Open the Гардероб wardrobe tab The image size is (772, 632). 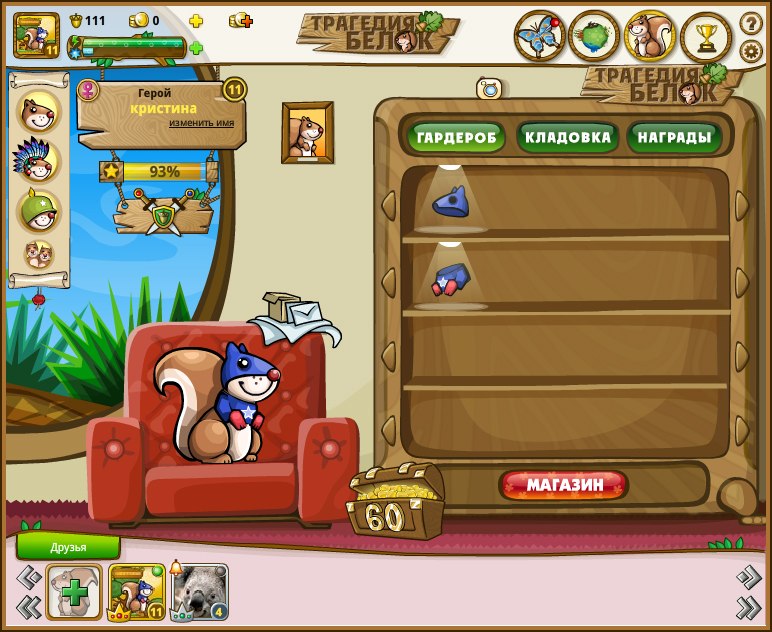456,137
